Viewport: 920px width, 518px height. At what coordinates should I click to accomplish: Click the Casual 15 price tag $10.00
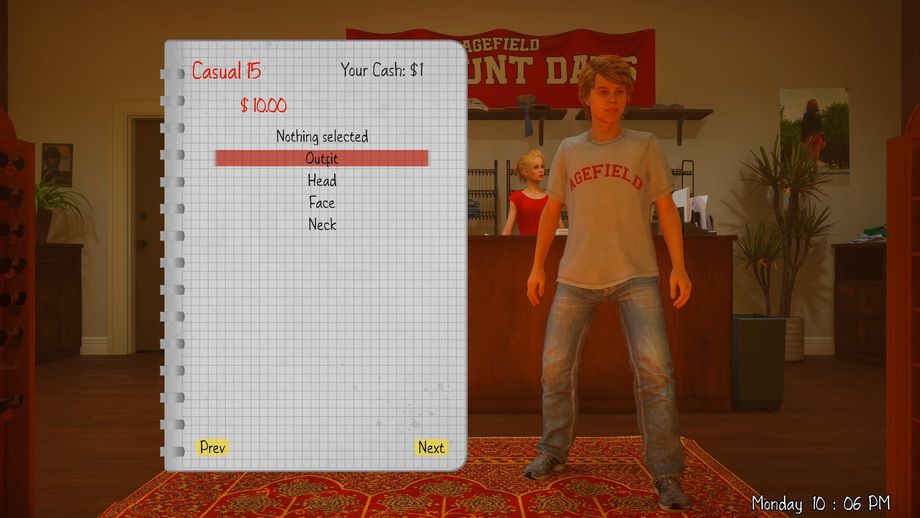click(263, 105)
